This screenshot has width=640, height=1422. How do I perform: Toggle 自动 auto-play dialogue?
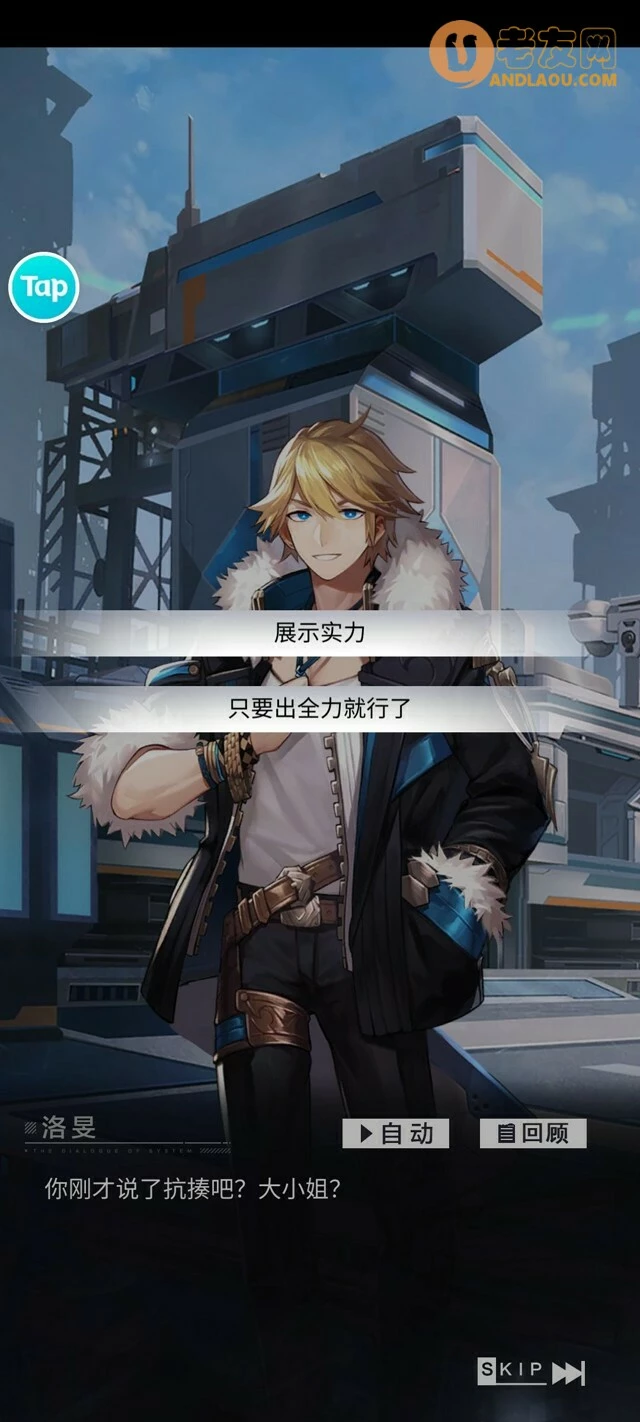coord(396,1133)
